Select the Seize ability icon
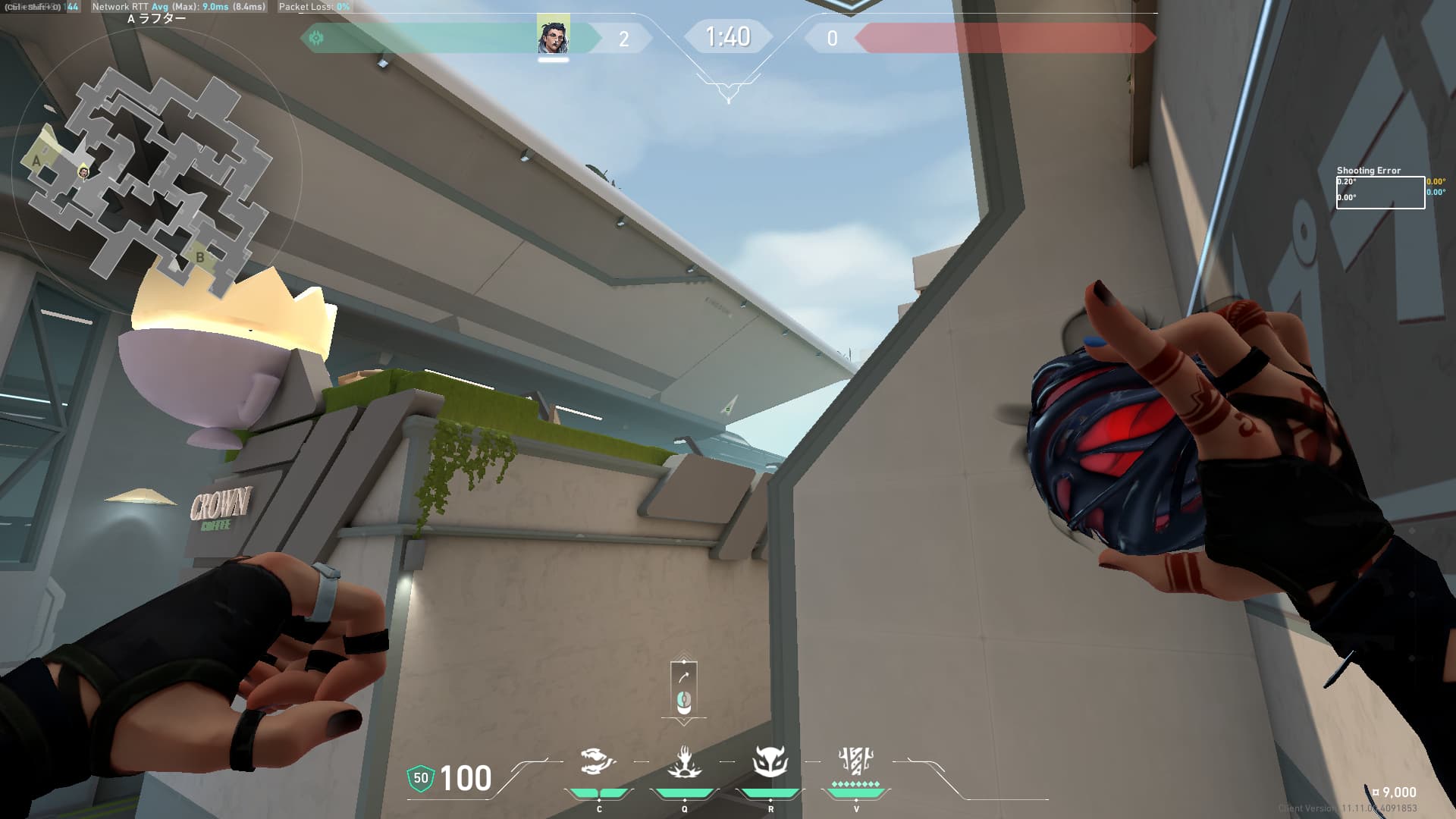This screenshot has height=819, width=1456. (684, 761)
